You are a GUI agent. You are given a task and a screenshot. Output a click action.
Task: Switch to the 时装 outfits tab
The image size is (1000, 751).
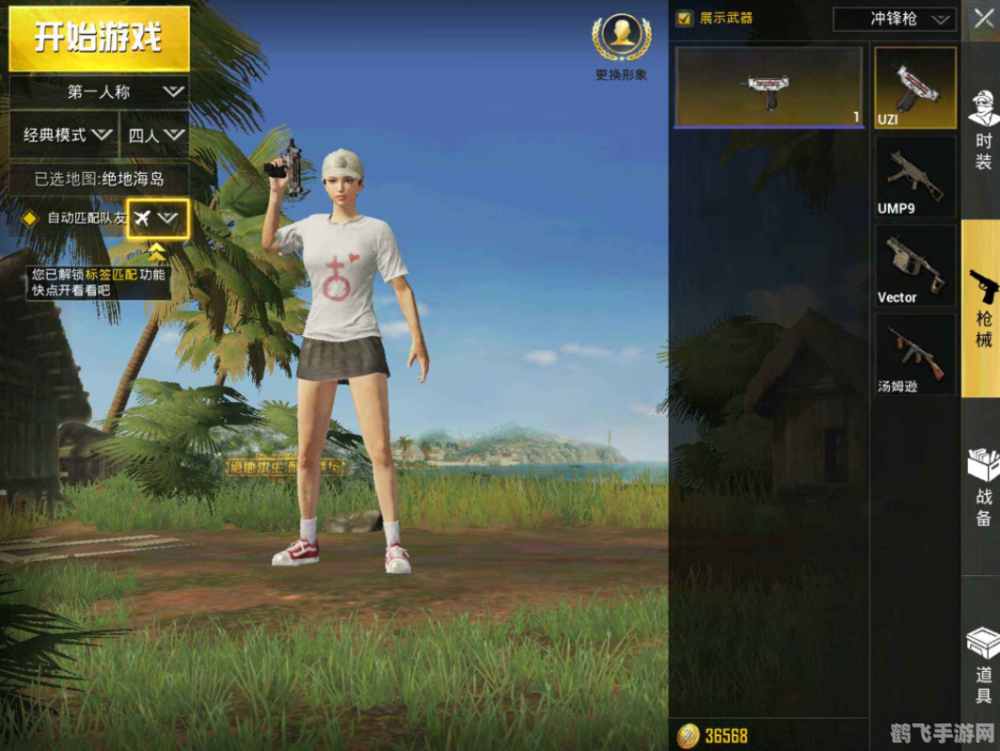[x=983, y=130]
